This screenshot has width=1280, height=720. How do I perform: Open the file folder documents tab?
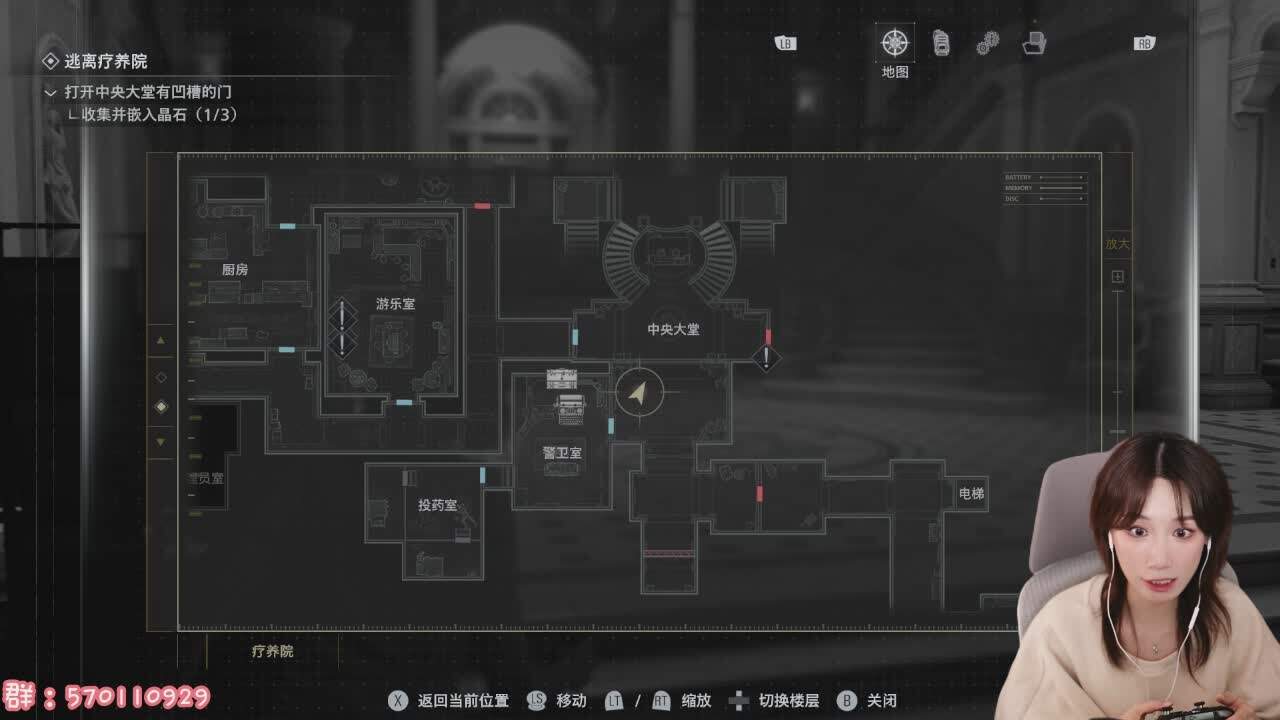click(1034, 43)
